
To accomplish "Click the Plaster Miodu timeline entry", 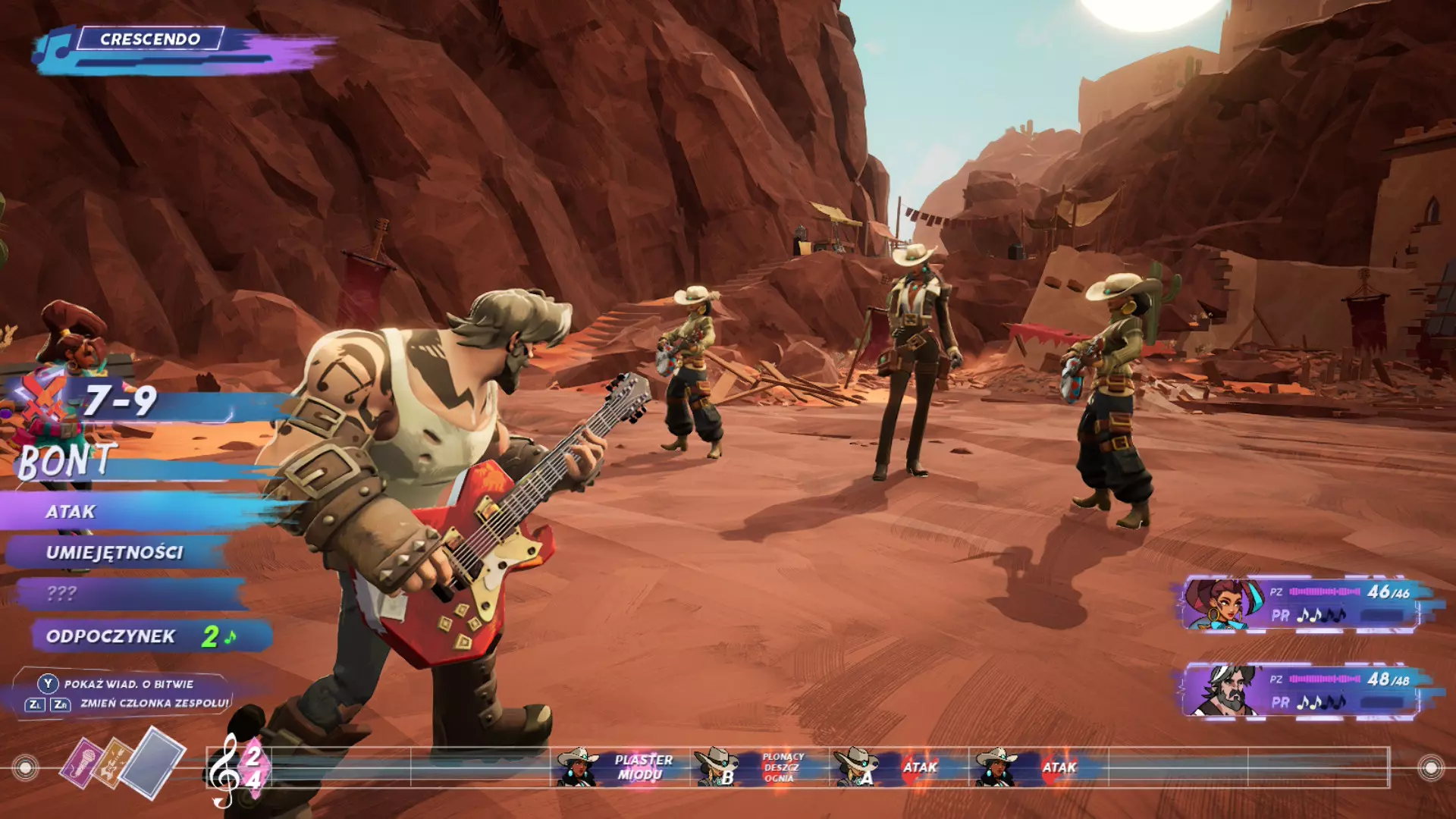I will pyautogui.click(x=642, y=767).
